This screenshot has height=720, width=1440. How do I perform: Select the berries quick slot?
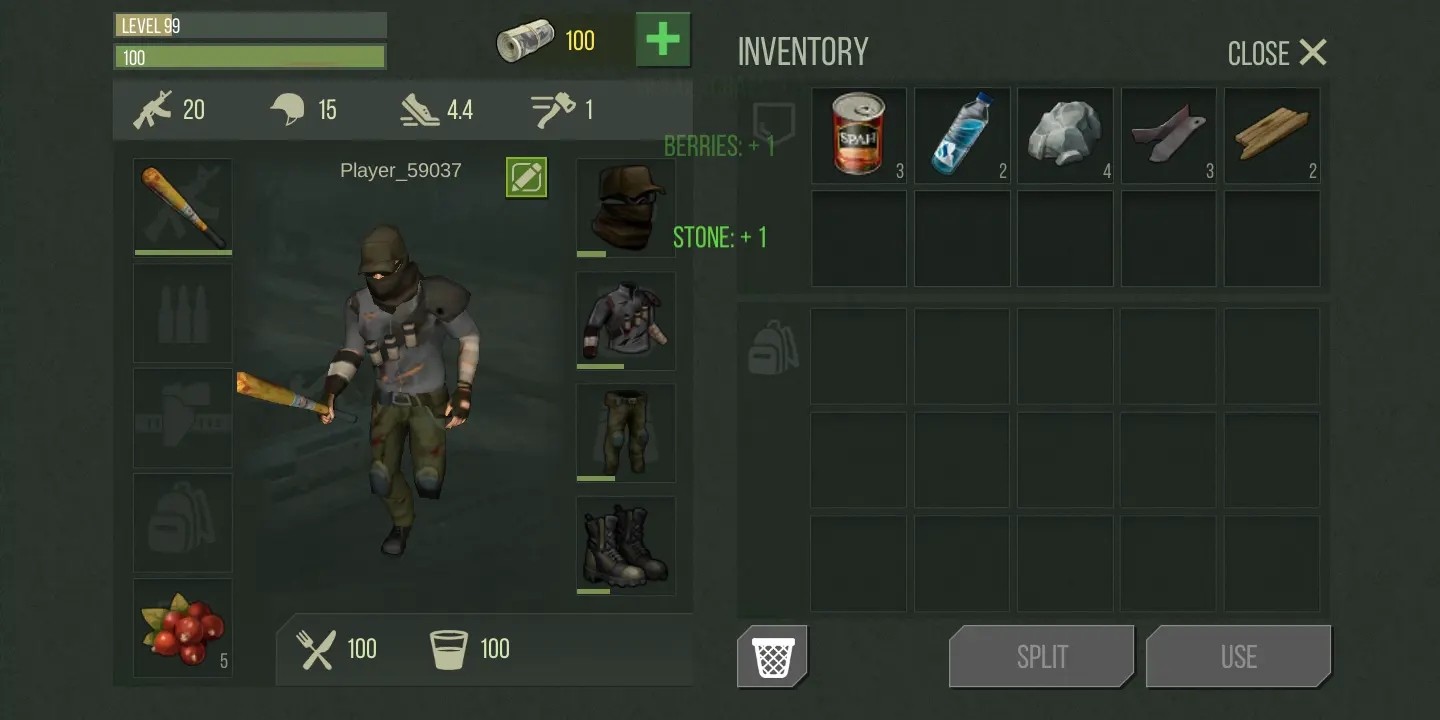pyautogui.click(x=183, y=628)
